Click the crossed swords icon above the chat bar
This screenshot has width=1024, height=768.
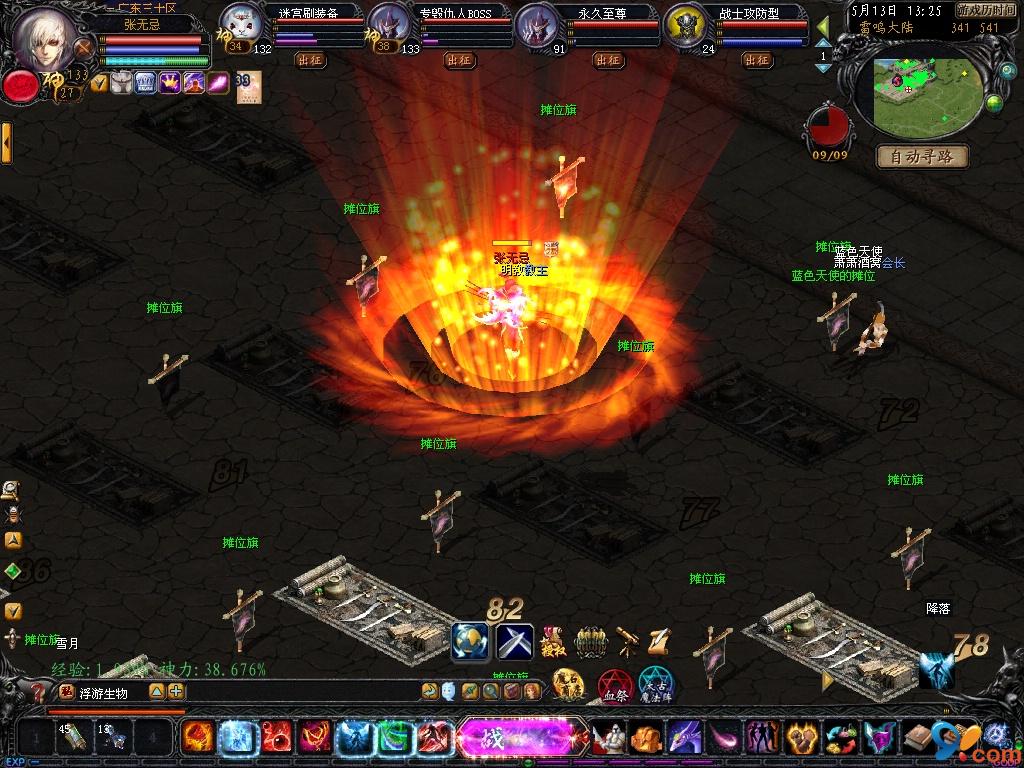coord(515,641)
